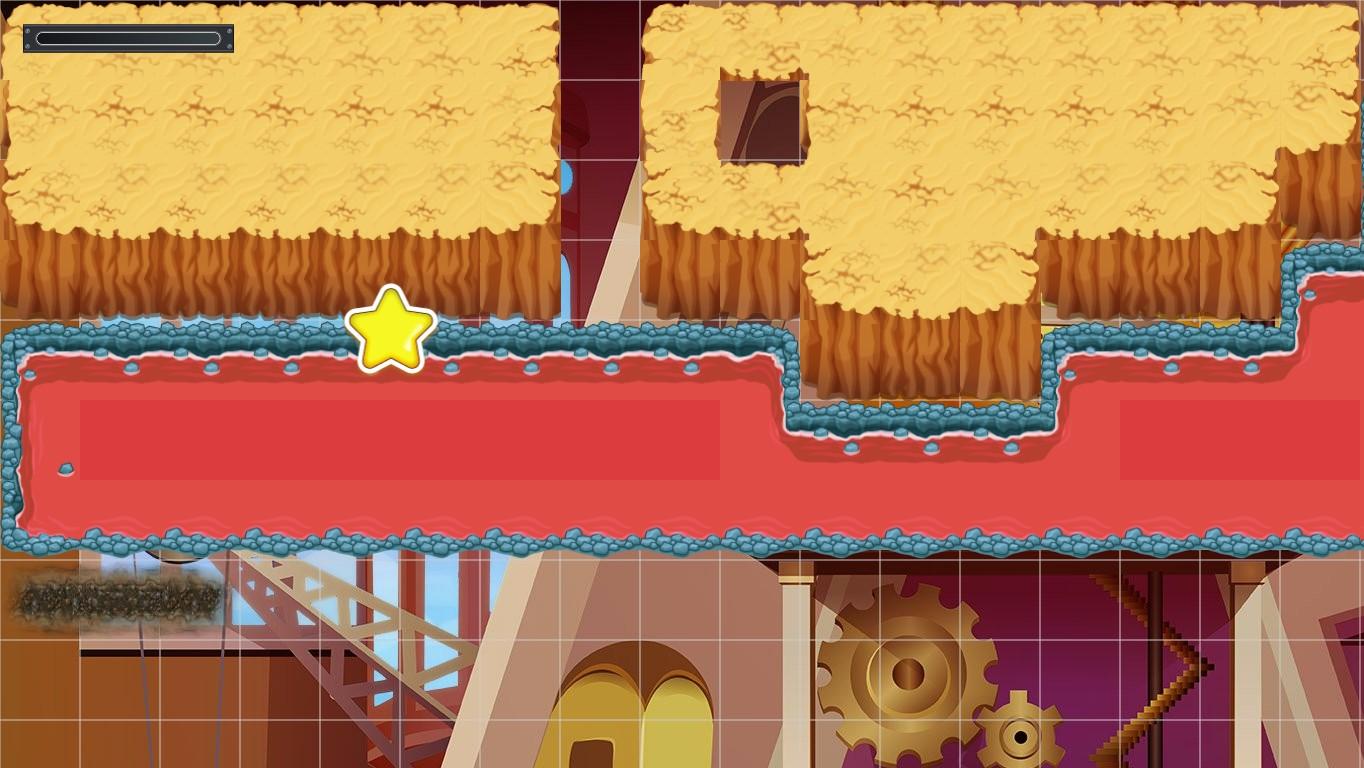This screenshot has width=1364, height=768.
Task: Click the empty health bar in the top-left corner
Action: pyautogui.click(x=127, y=38)
